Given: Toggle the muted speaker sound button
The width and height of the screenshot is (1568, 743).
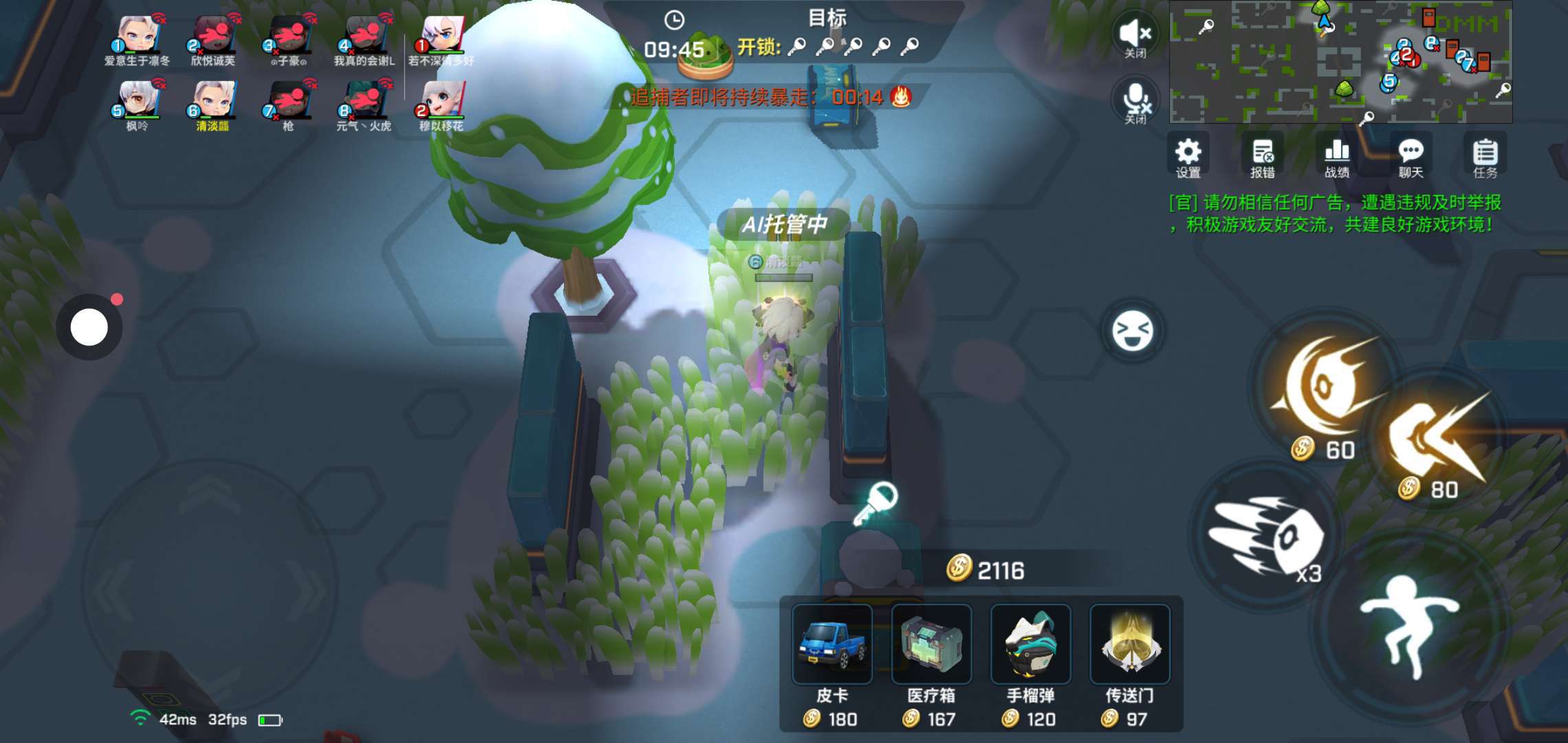Looking at the screenshot, I should (1135, 35).
